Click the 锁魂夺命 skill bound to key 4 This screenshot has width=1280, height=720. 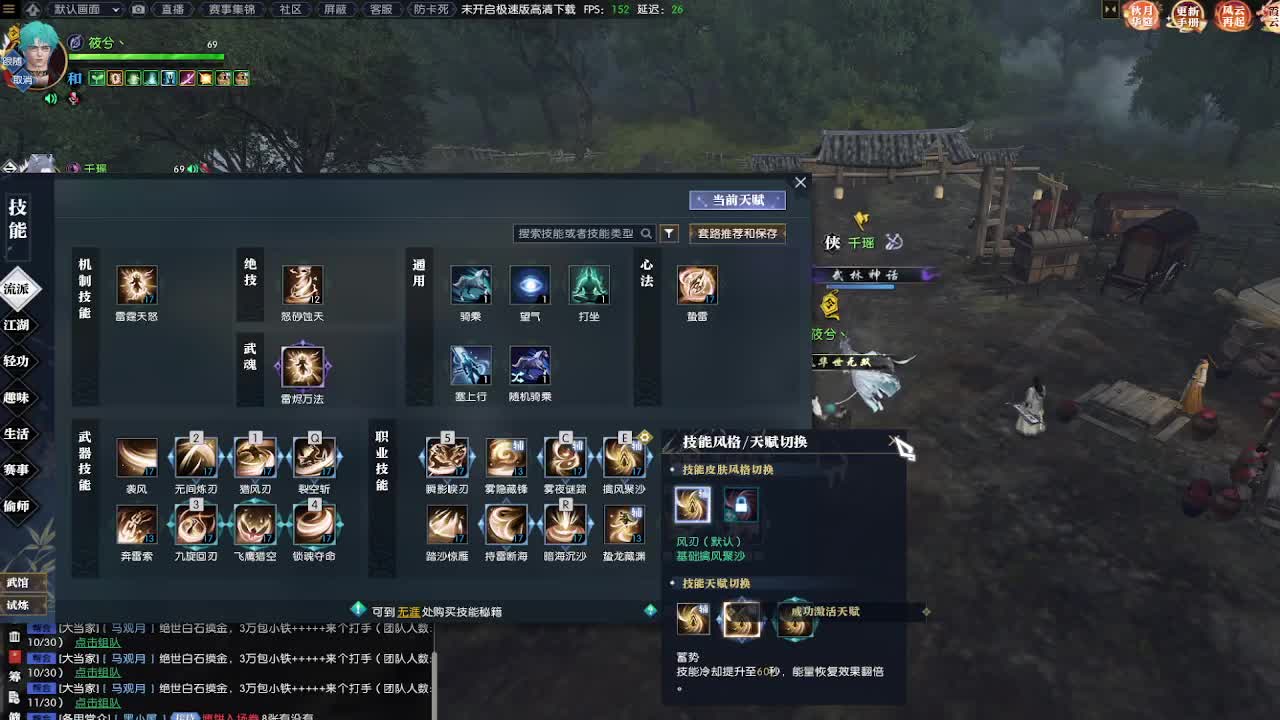pyautogui.click(x=316, y=527)
